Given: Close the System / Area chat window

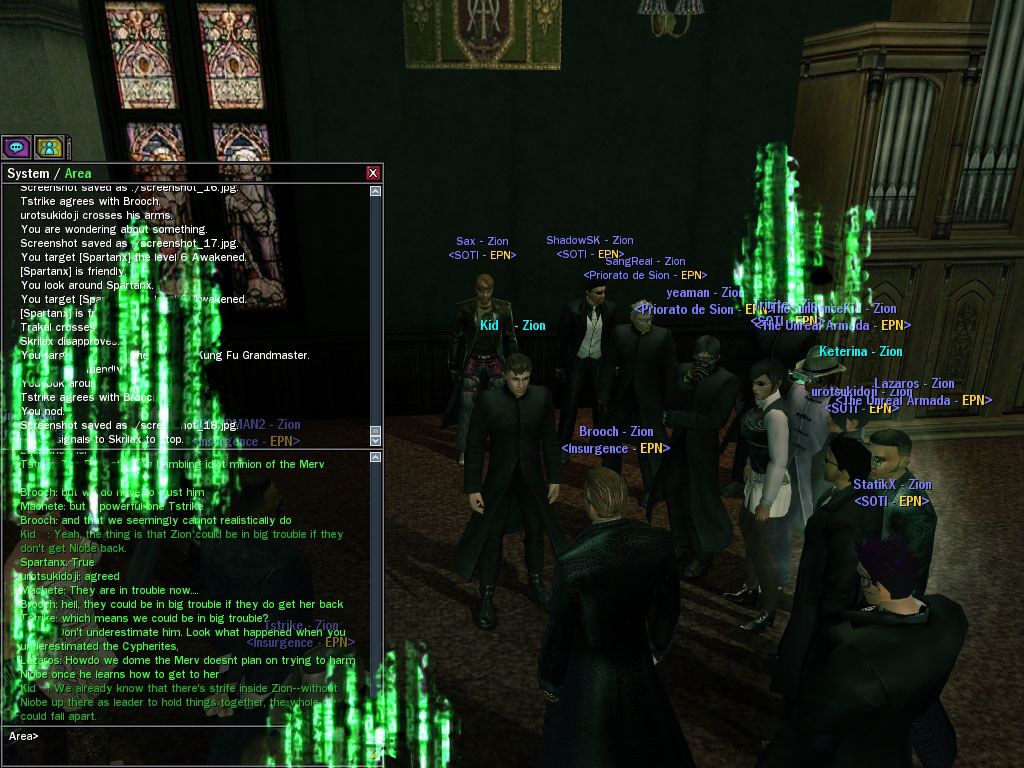Looking at the screenshot, I should [373, 173].
